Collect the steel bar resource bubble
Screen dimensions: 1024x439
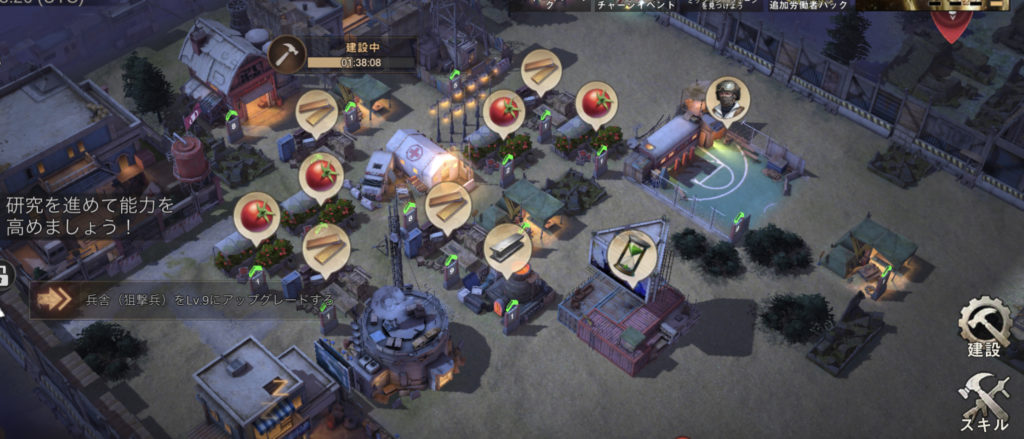coord(506,246)
